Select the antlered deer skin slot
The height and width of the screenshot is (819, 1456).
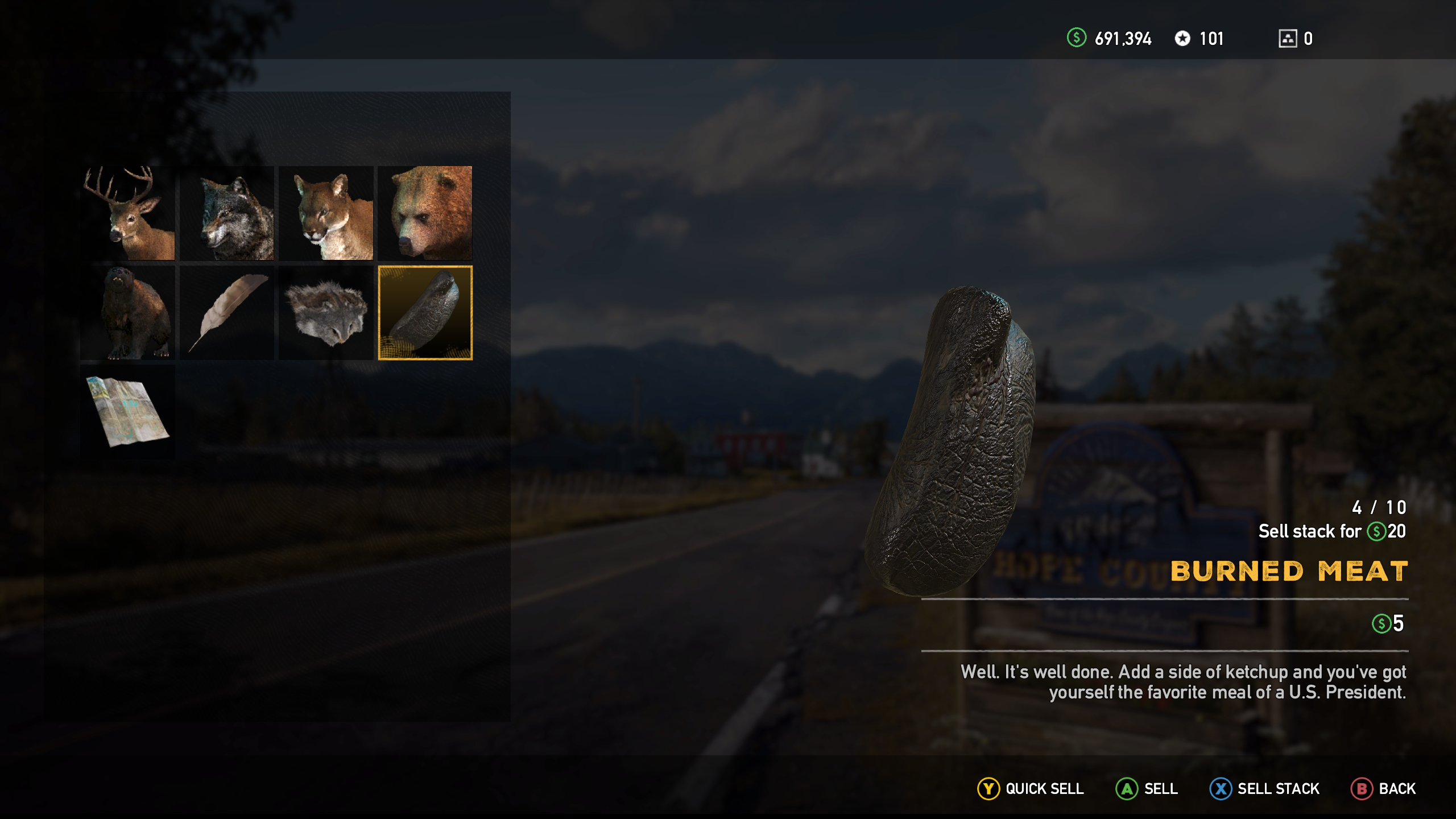tap(128, 213)
